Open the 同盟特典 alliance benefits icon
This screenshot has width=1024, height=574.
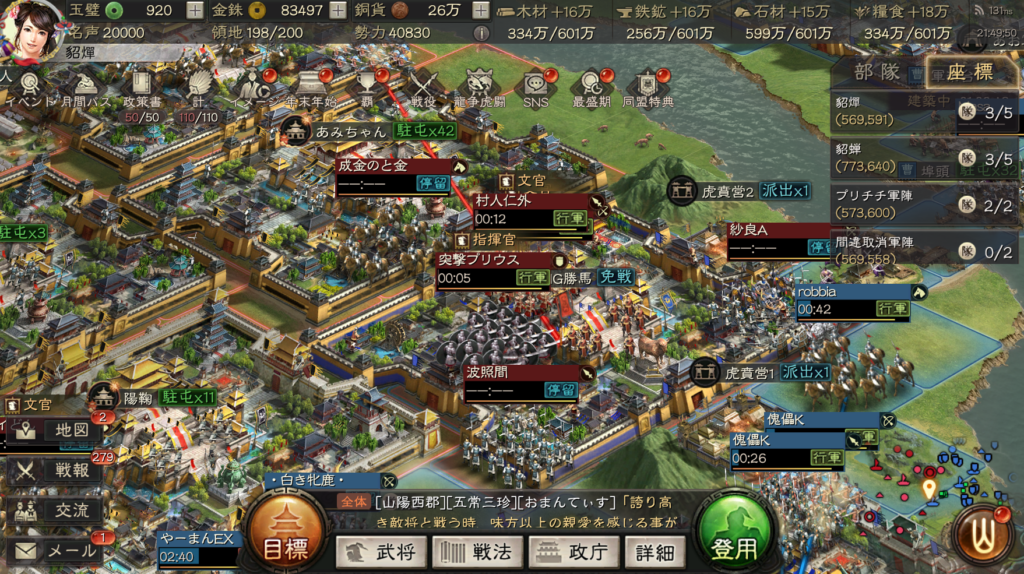tap(648, 88)
